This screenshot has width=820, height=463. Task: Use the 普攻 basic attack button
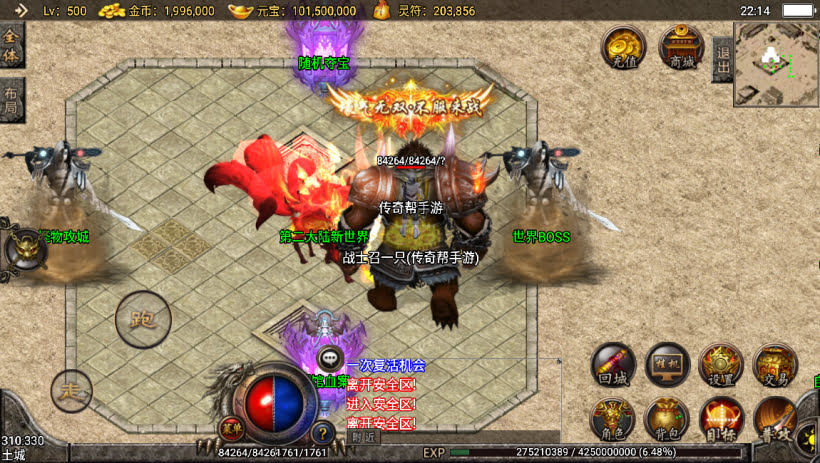click(775, 418)
